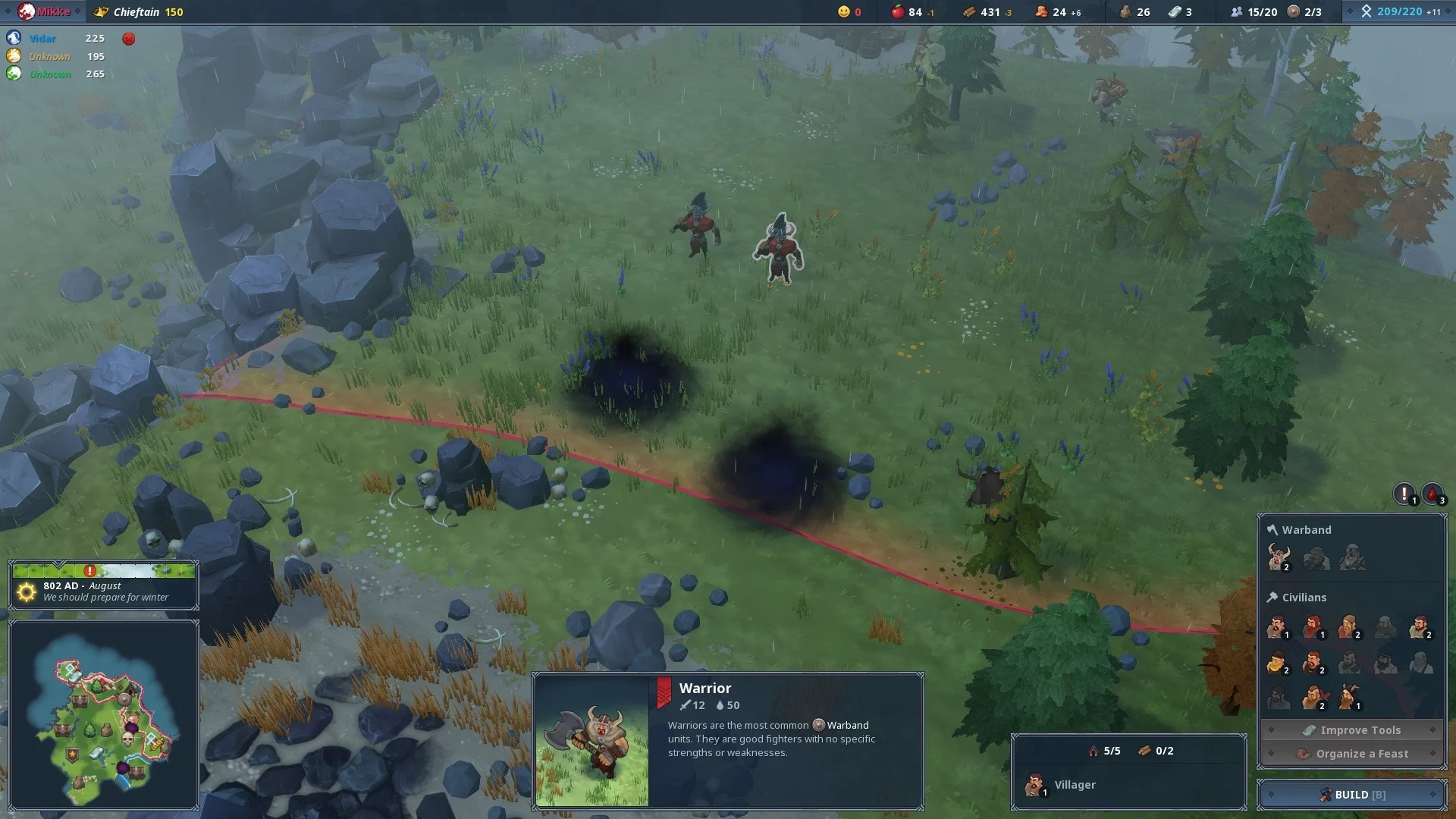Click the population counter 15/20
The width and height of the screenshot is (1456, 819).
(x=1254, y=12)
